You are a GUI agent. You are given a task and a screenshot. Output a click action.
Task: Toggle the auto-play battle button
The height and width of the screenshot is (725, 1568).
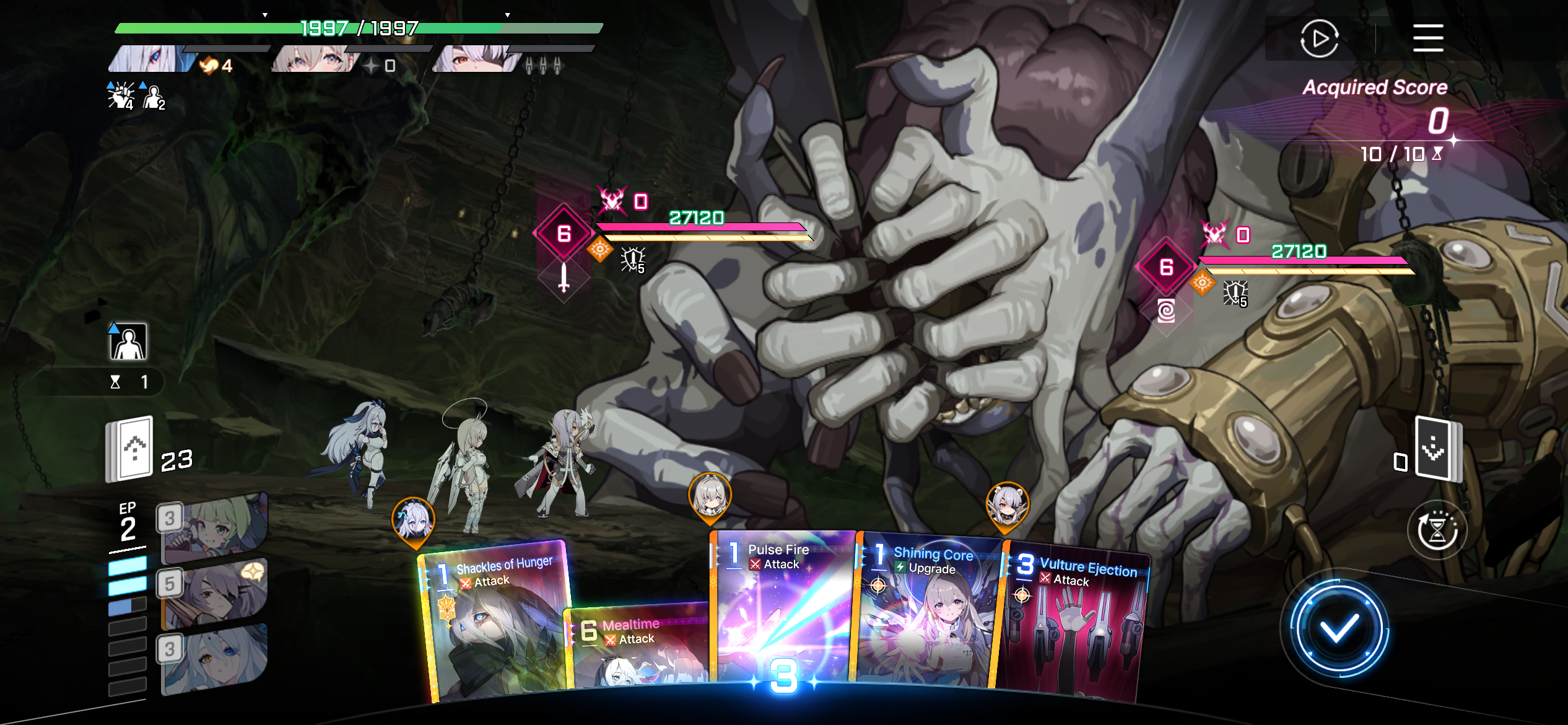[1319, 38]
